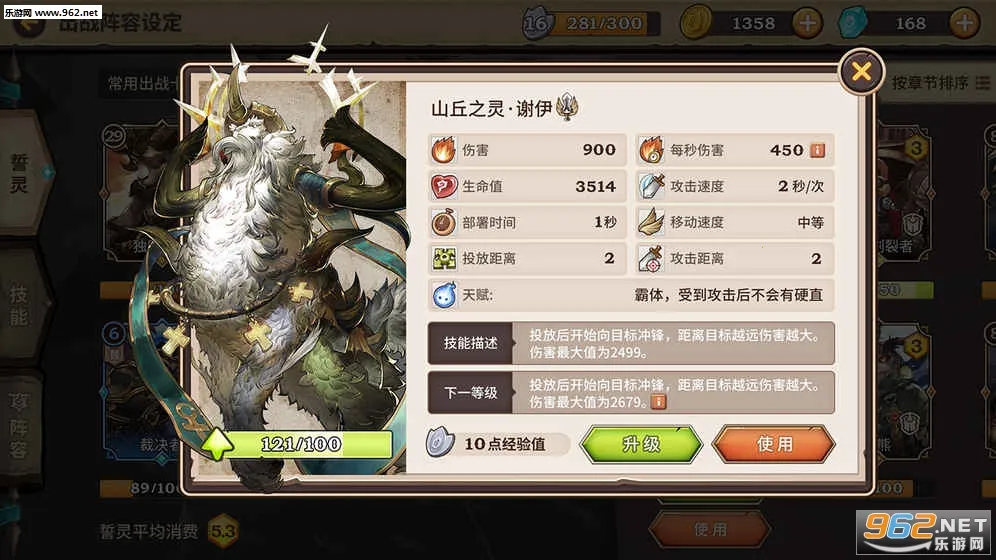Switch to the 誓灵 side tab

click(x=20, y=172)
